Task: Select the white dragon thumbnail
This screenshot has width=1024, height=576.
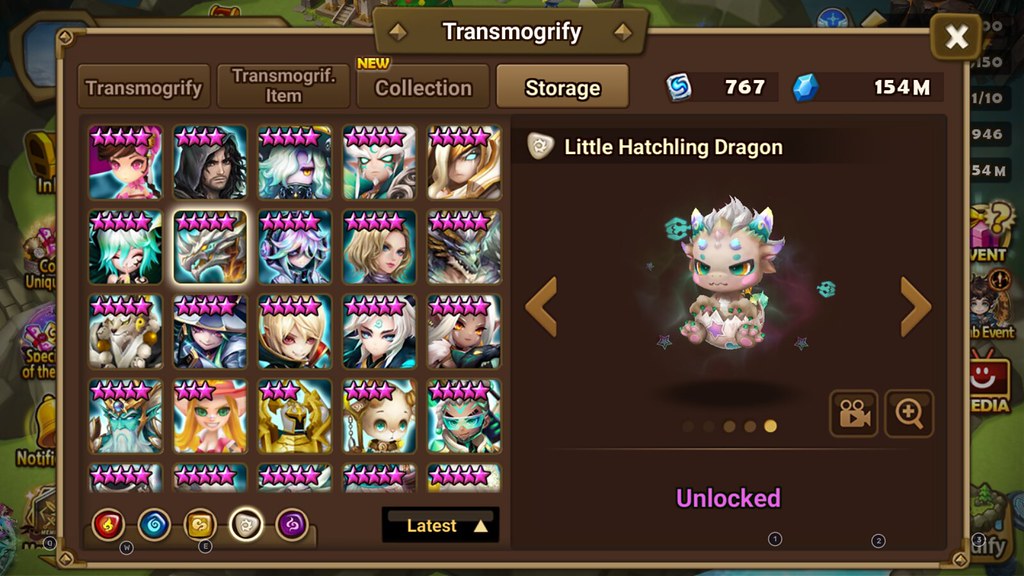Action: (210, 247)
